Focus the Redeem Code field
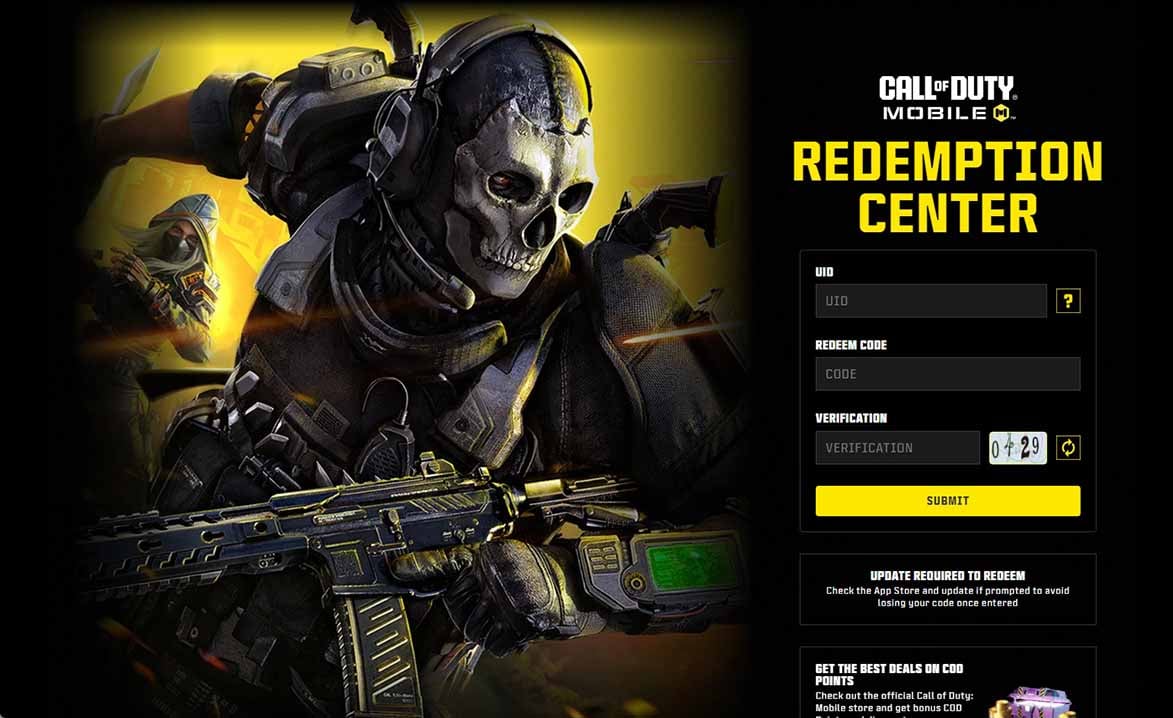Image resolution: width=1173 pixels, height=718 pixels. click(x=947, y=374)
